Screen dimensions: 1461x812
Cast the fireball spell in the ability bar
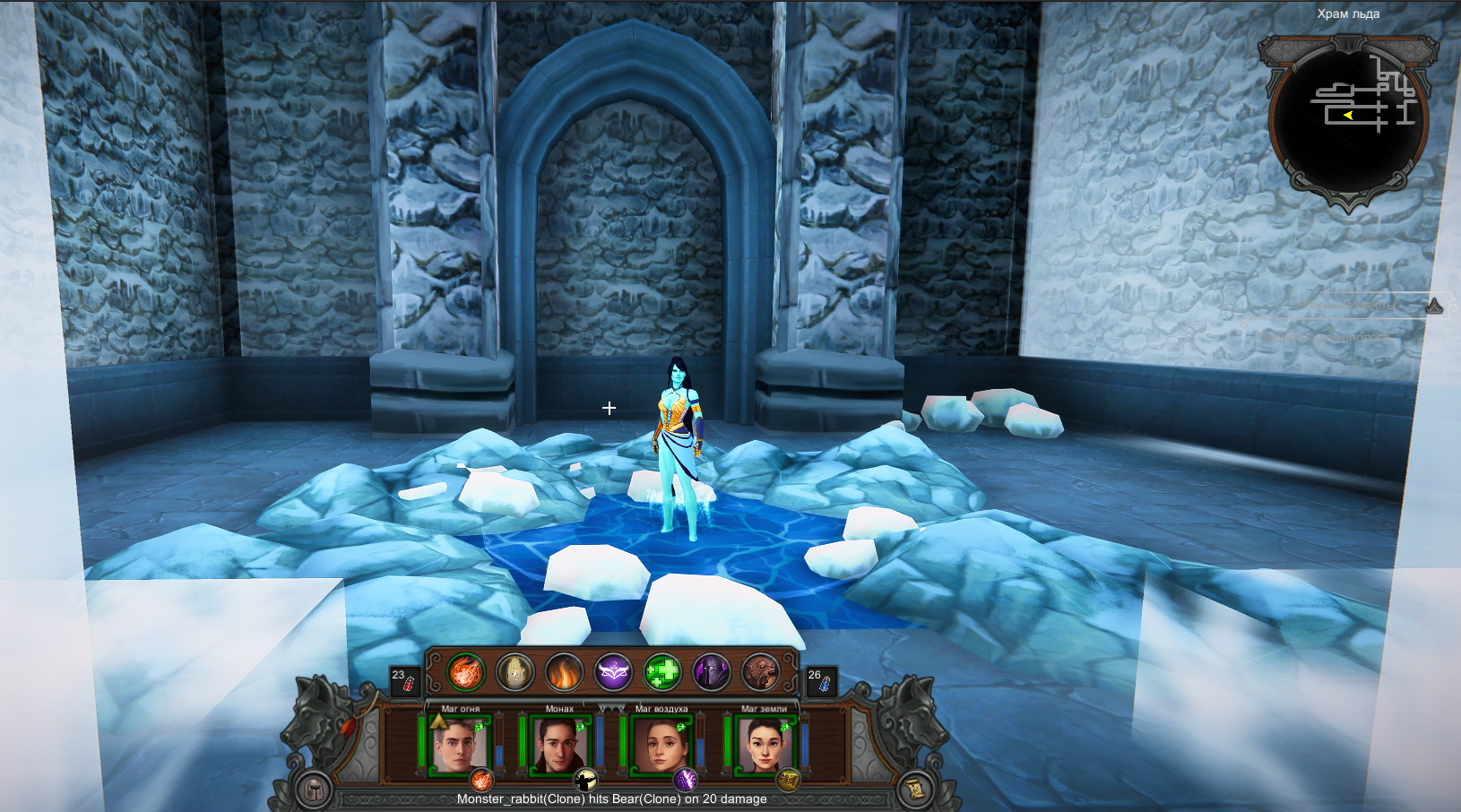coord(466,672)
